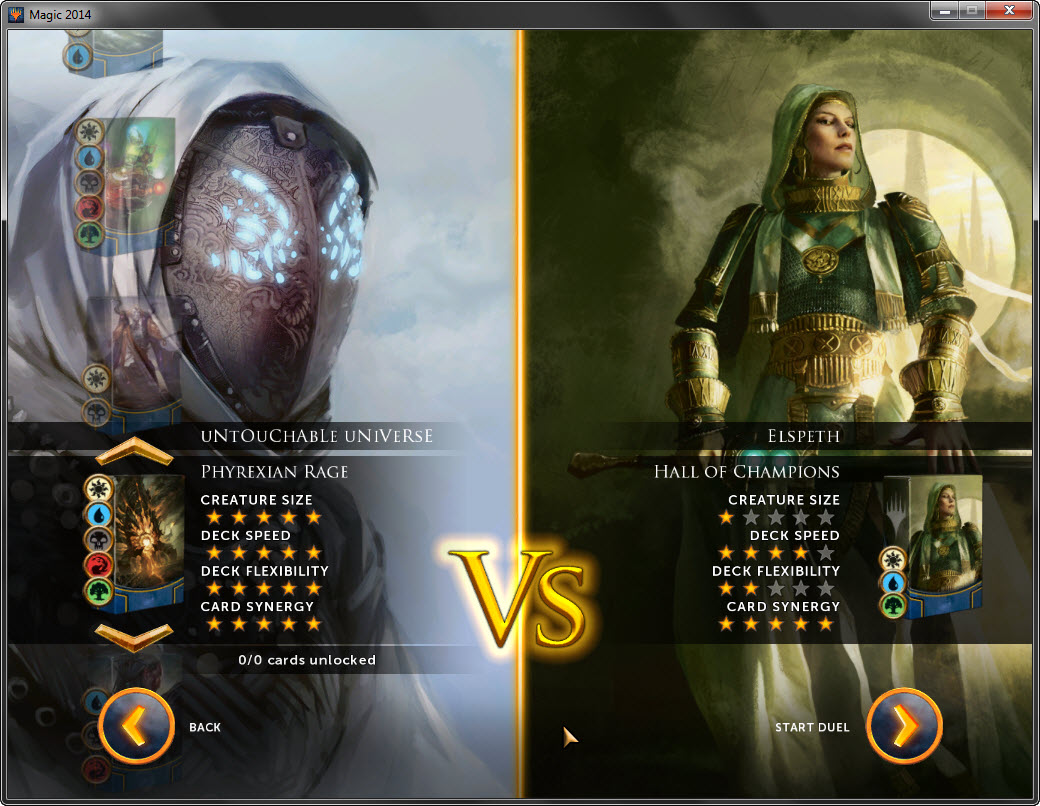Screen dimensions: 1040x806
Task: Select next deck with the down chevron
Action: click(134, 634)
